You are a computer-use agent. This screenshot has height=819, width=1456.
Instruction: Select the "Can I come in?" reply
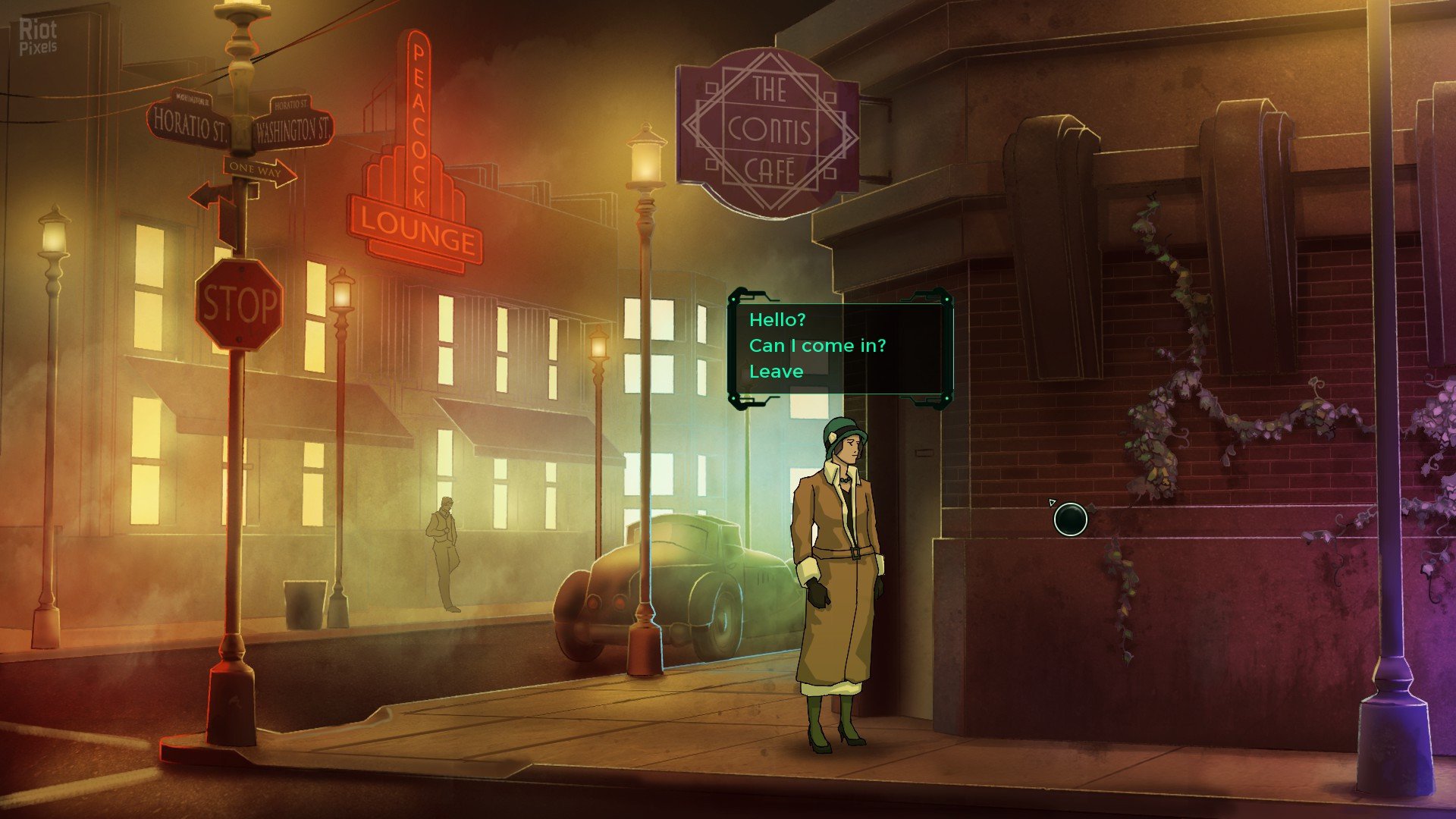coord(817,346)
